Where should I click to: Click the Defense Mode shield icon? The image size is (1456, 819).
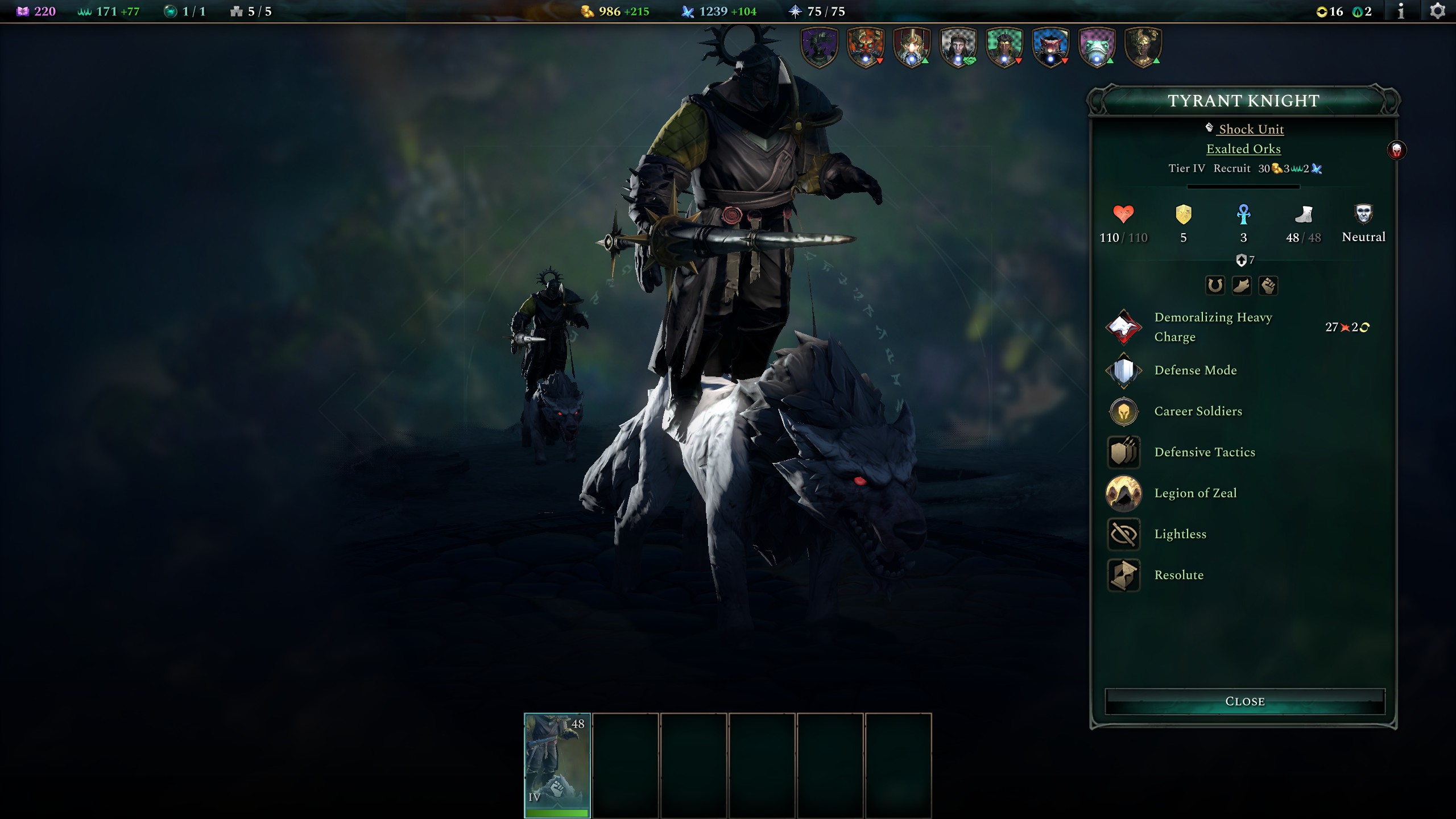pos(1124,370)
